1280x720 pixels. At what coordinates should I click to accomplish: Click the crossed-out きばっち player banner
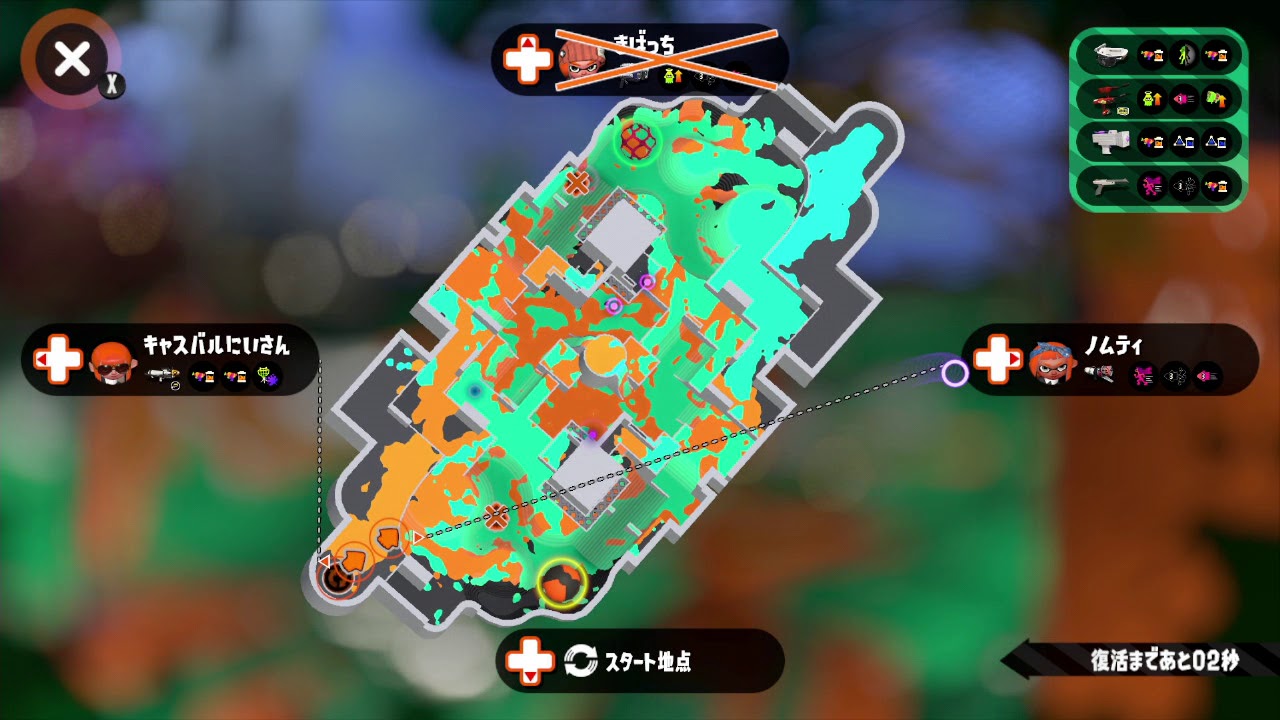click(640, 60)
